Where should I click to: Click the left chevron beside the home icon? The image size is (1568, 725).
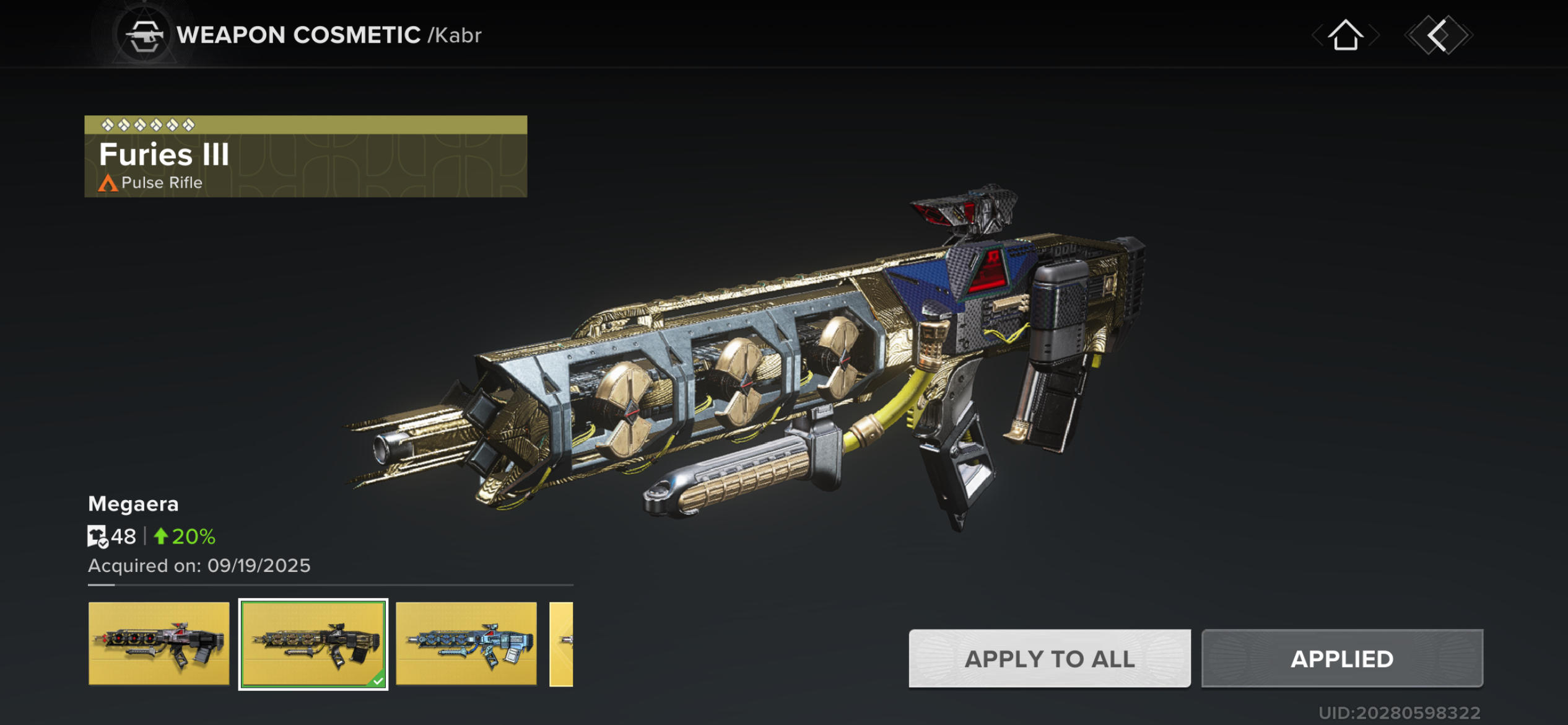[x=1318, y=35]
